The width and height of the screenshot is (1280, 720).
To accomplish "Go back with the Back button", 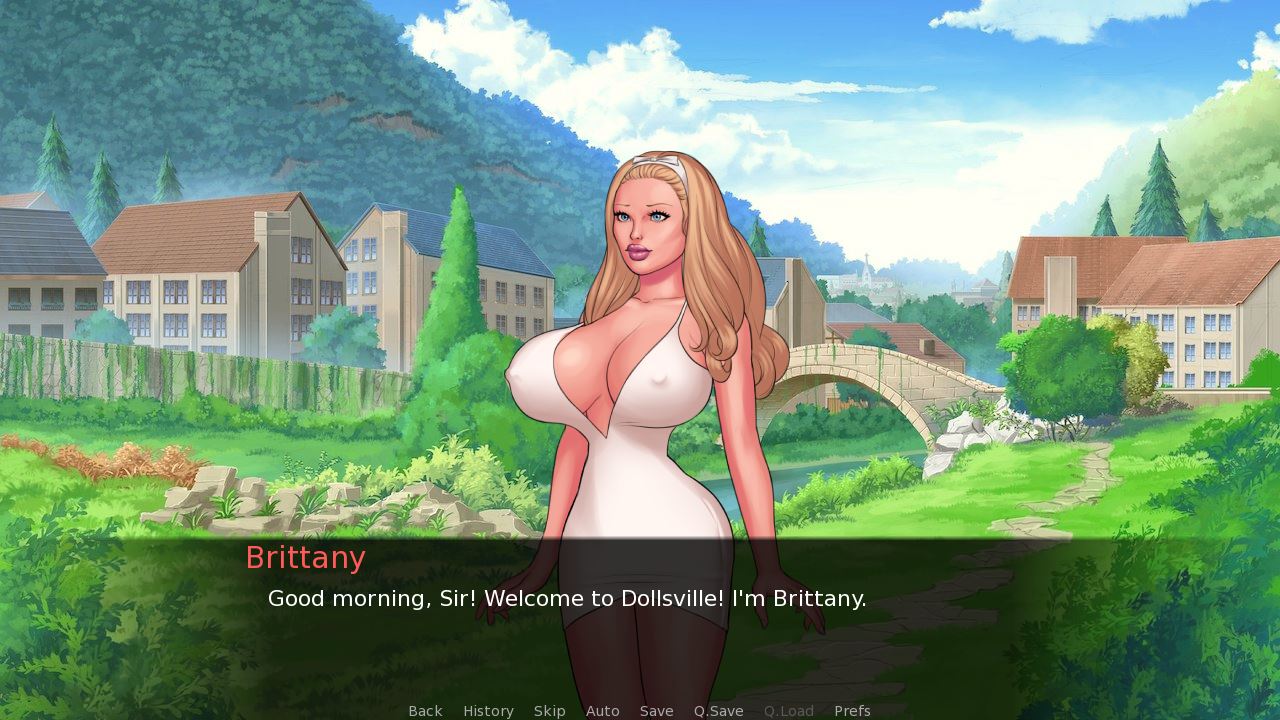I will coord(425,711).
